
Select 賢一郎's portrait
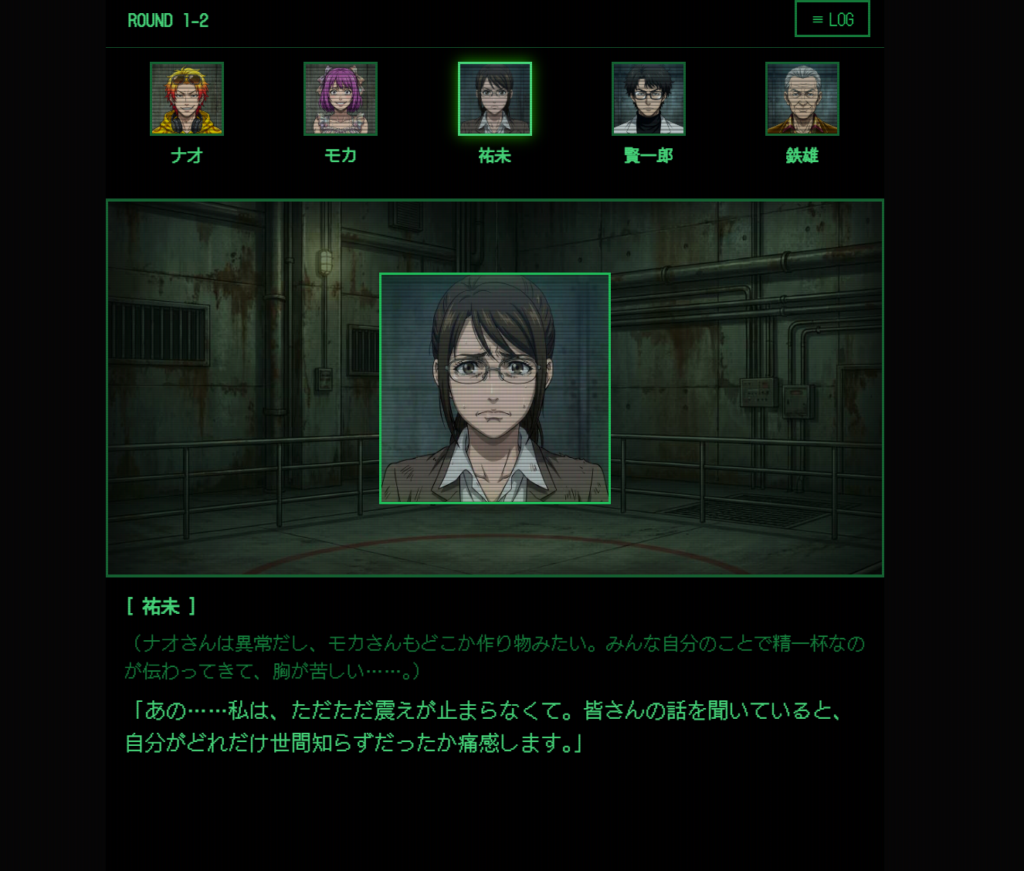pos(648,99)
